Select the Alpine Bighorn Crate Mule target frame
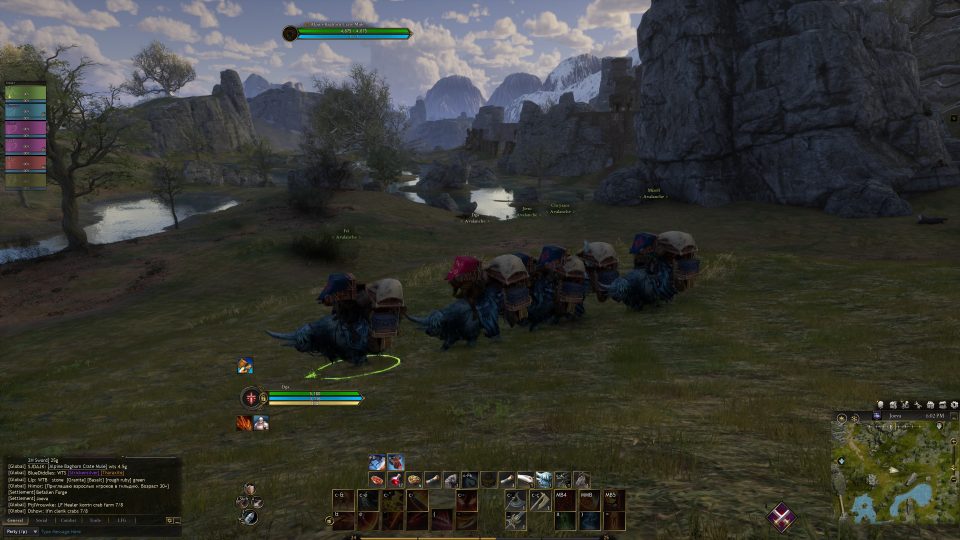This screenshot has width=960, height=540. tap(349, 33)
